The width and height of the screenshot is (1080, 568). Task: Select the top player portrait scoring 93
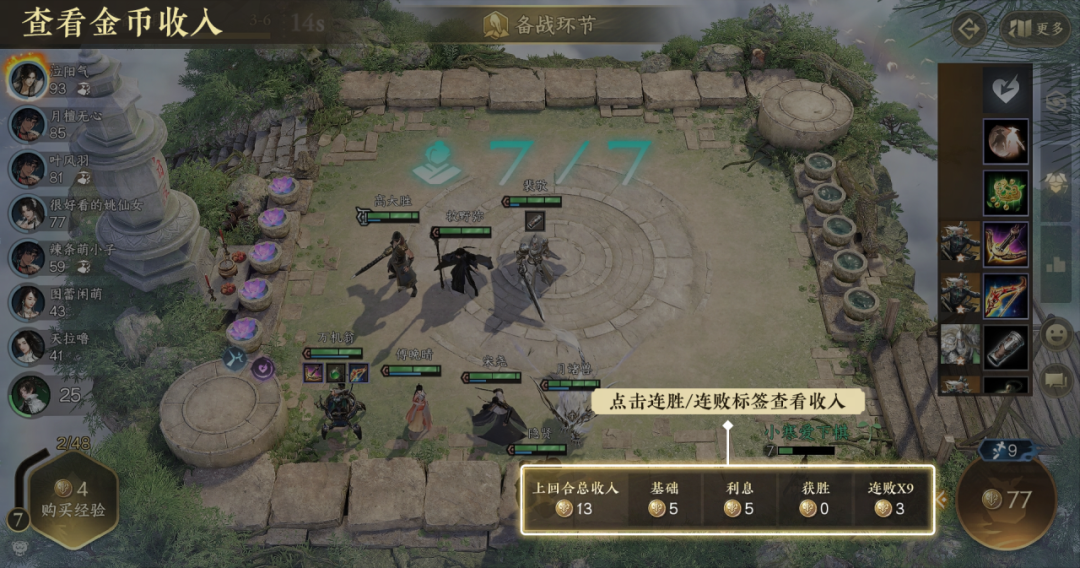[28, 78]
